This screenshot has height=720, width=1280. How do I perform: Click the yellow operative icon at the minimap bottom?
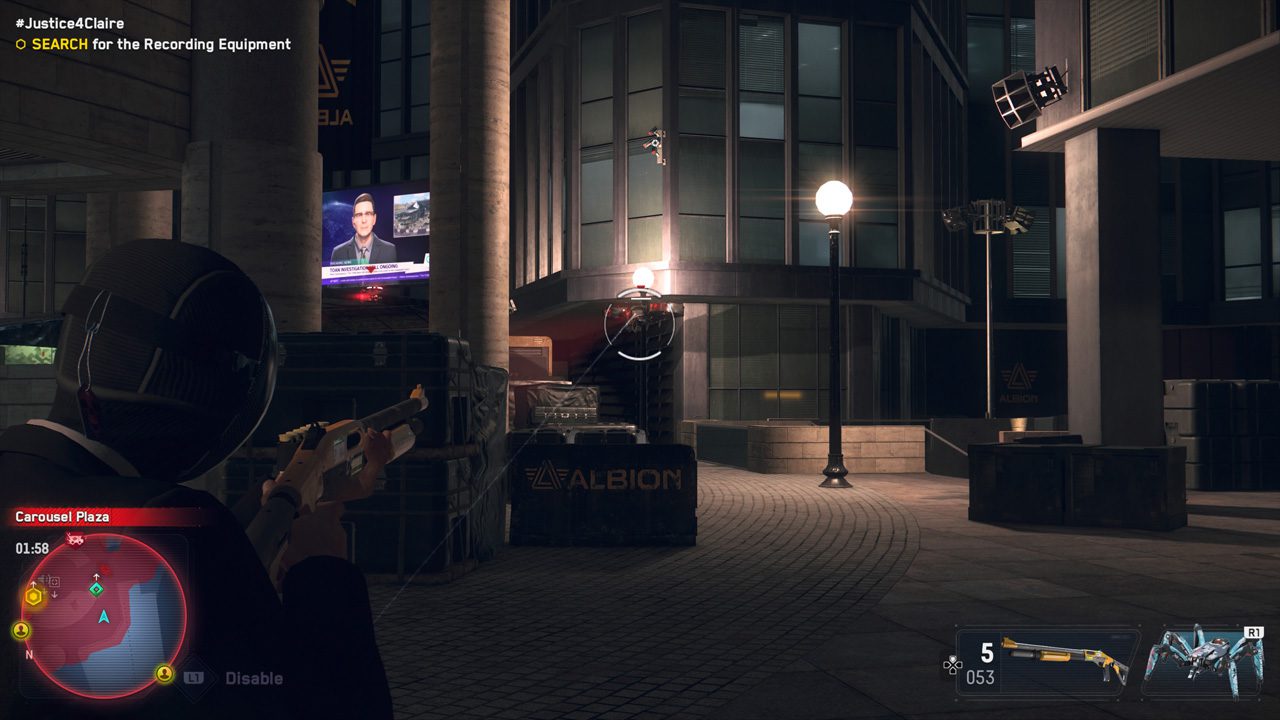pos(164,674)
